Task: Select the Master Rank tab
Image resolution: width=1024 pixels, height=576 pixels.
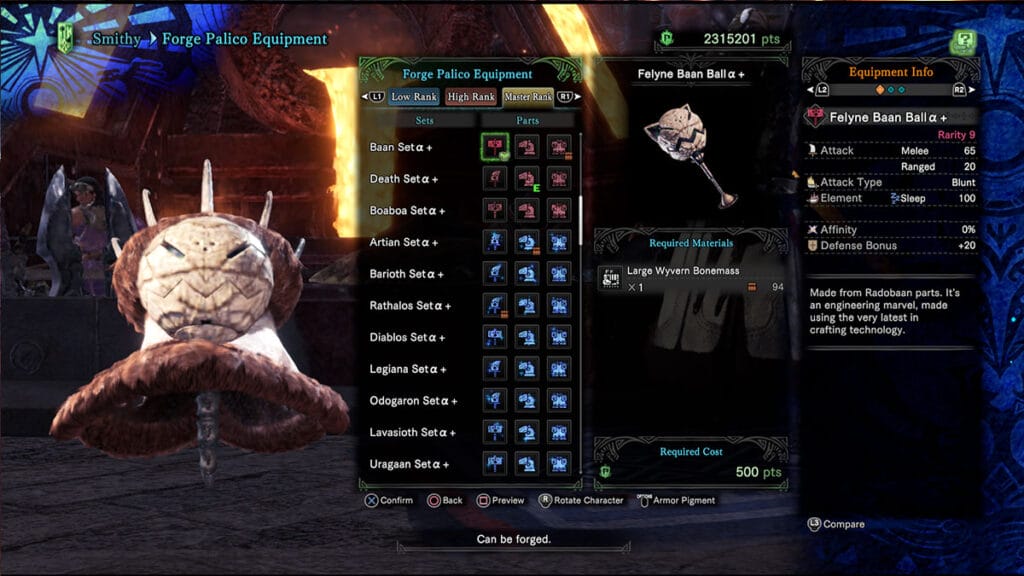Action: pos(528,97)
